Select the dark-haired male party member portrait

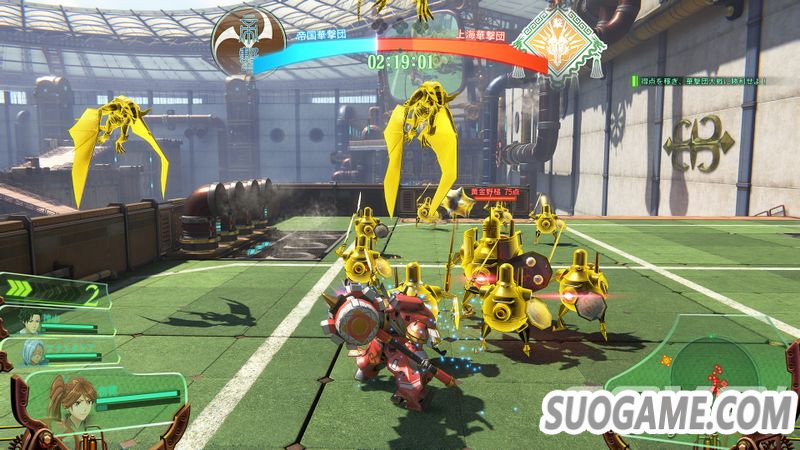28,322
